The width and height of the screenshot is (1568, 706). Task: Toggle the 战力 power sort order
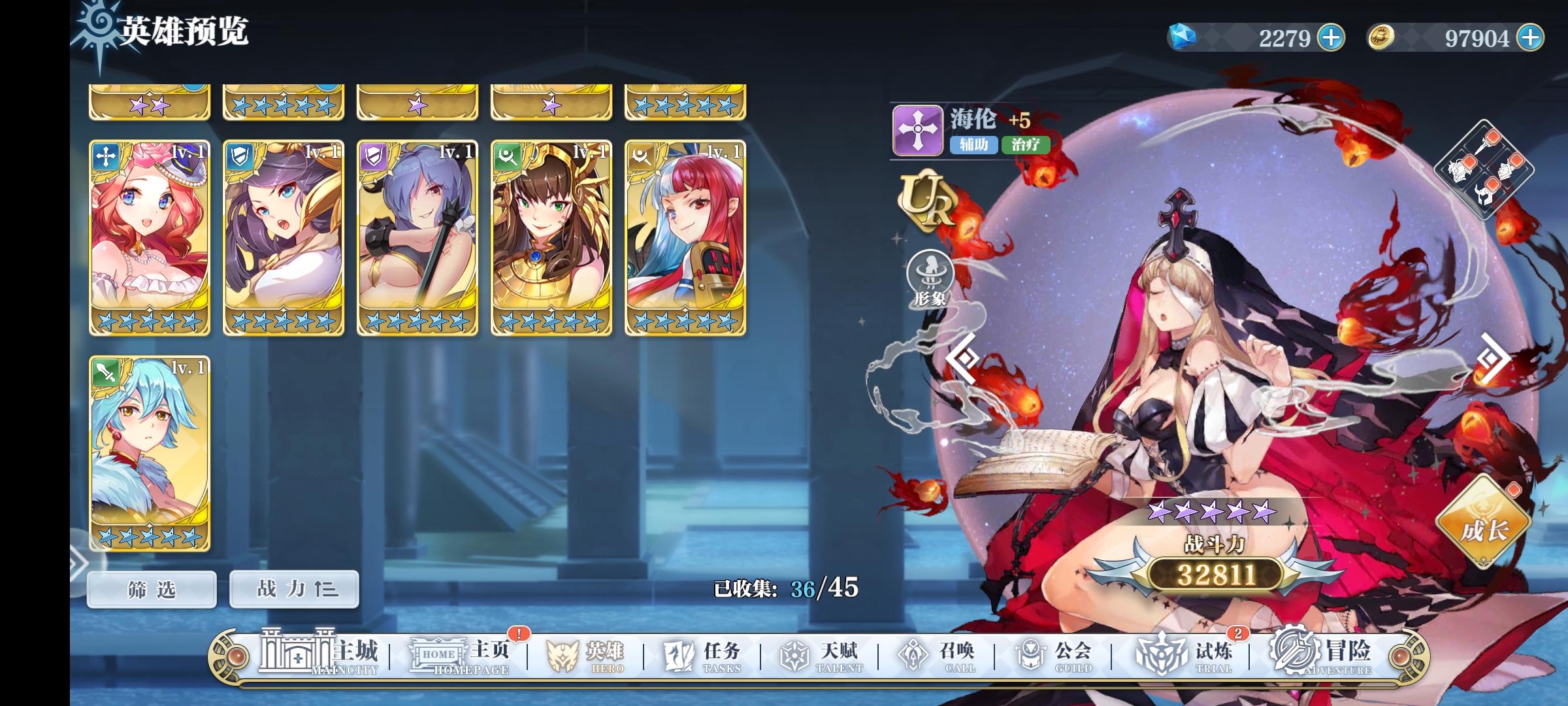(x=293, y=588)
